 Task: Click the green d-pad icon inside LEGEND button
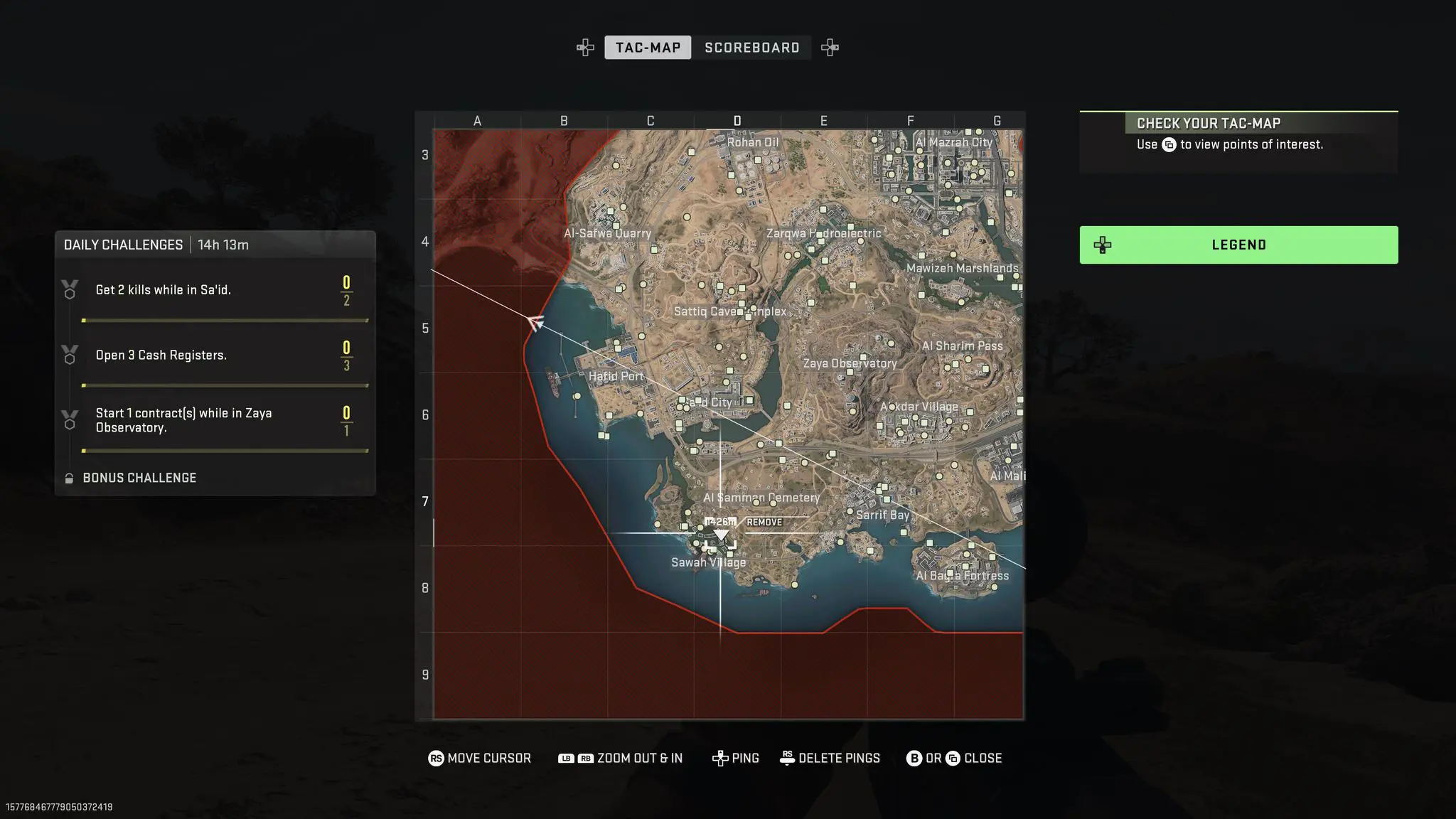point(1103,245)
